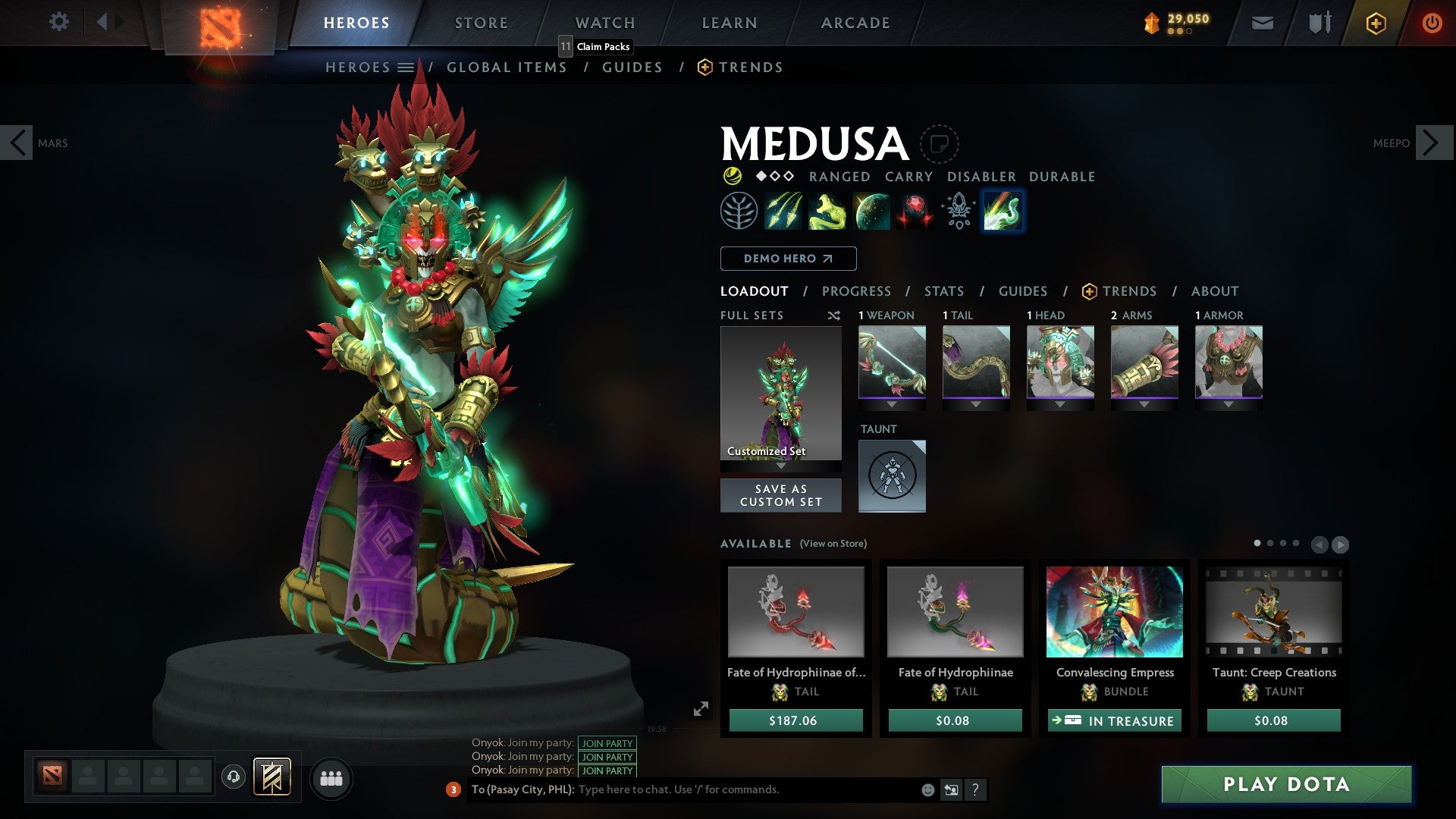The height and width of the screenshot is (819, 1456).
Task: Open the heroes hamburger menu
Action: 406,67
